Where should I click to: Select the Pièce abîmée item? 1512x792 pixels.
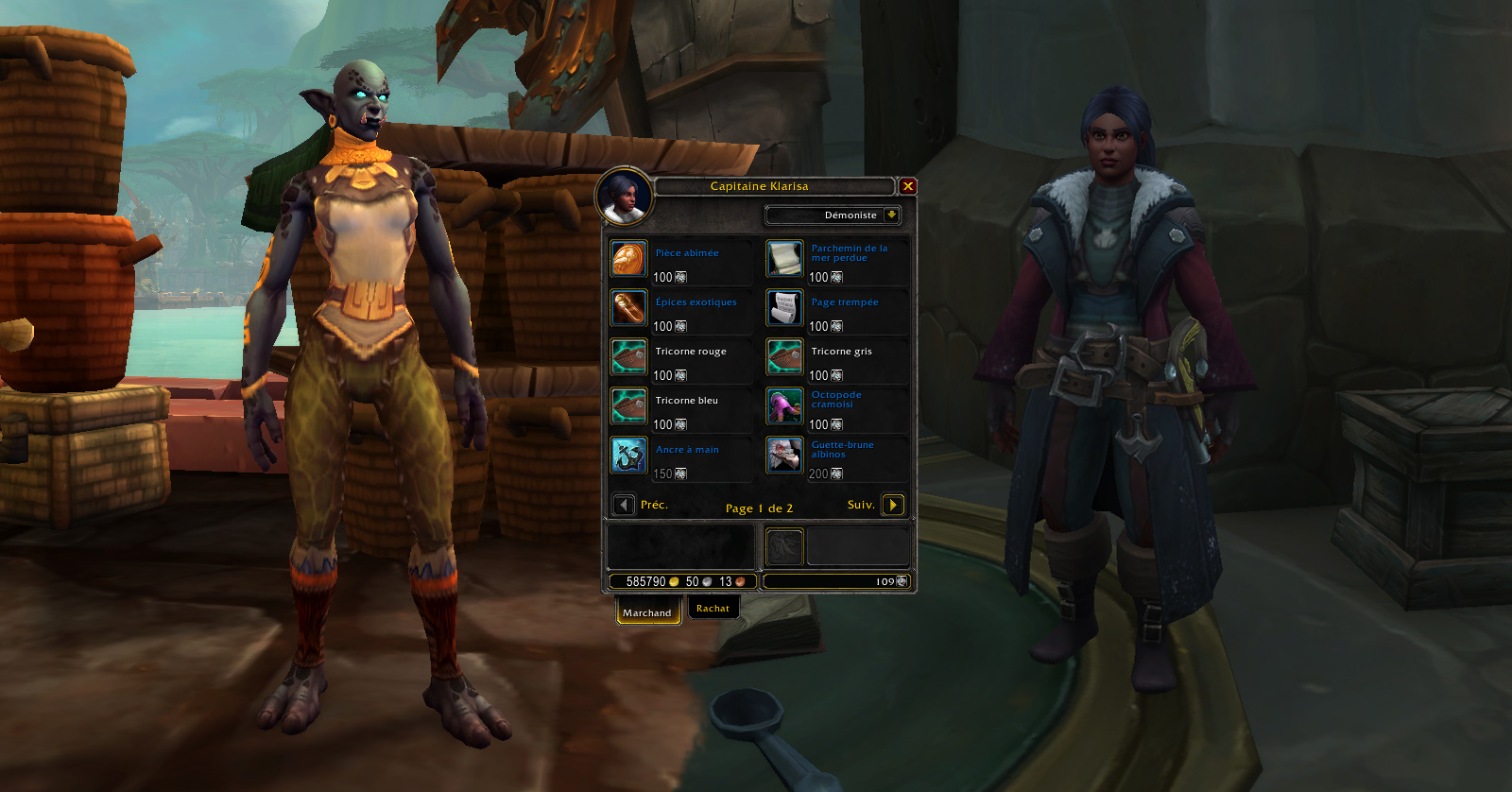point(628,258)
